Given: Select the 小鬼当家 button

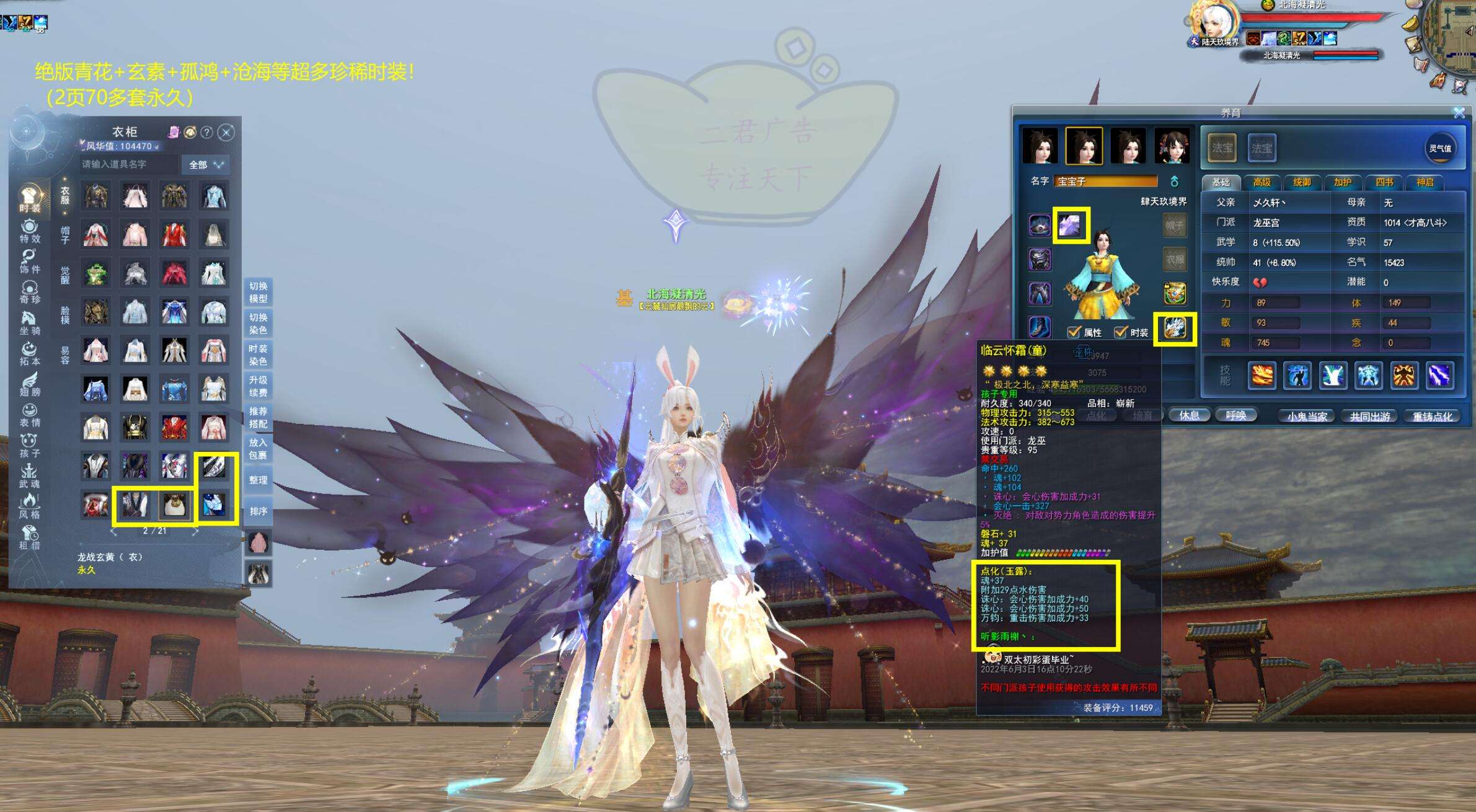Looking at the screenshot, I should pyautogui.click(x=1307, y=417).
